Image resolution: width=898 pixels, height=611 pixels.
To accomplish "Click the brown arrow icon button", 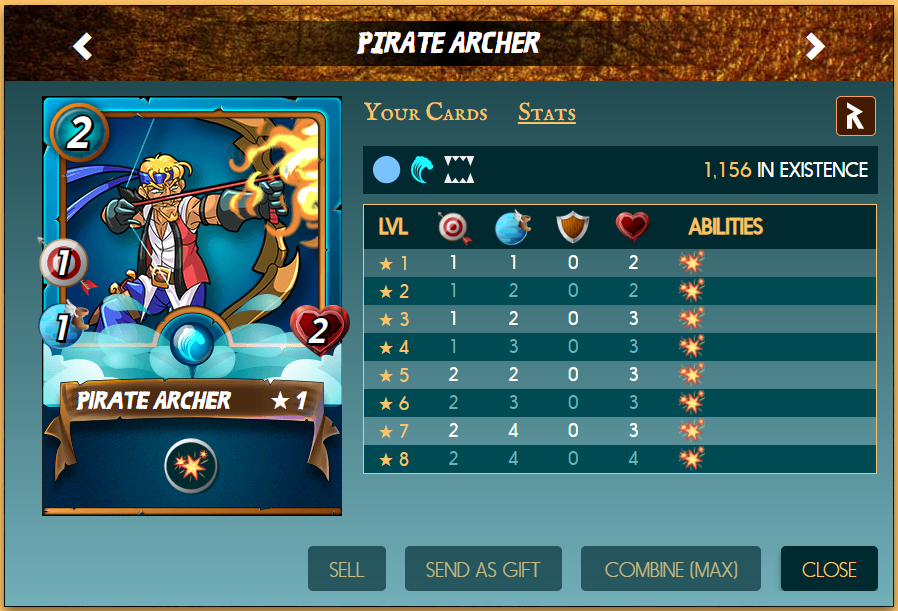I will coord(855,116).
